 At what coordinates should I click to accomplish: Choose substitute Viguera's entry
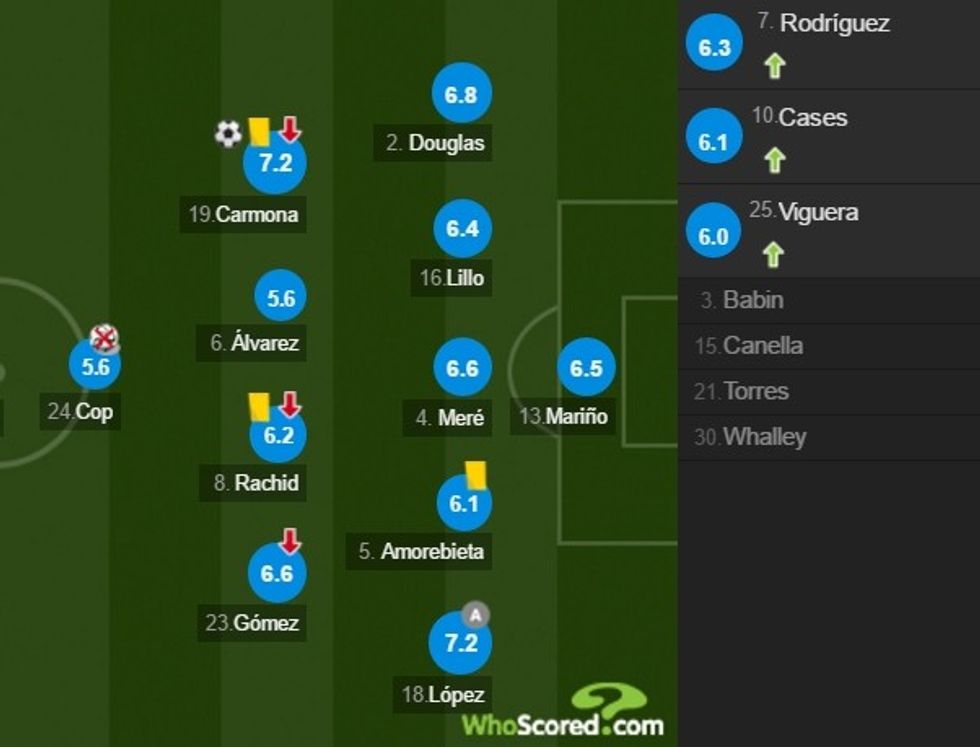(x=828, y=232)
